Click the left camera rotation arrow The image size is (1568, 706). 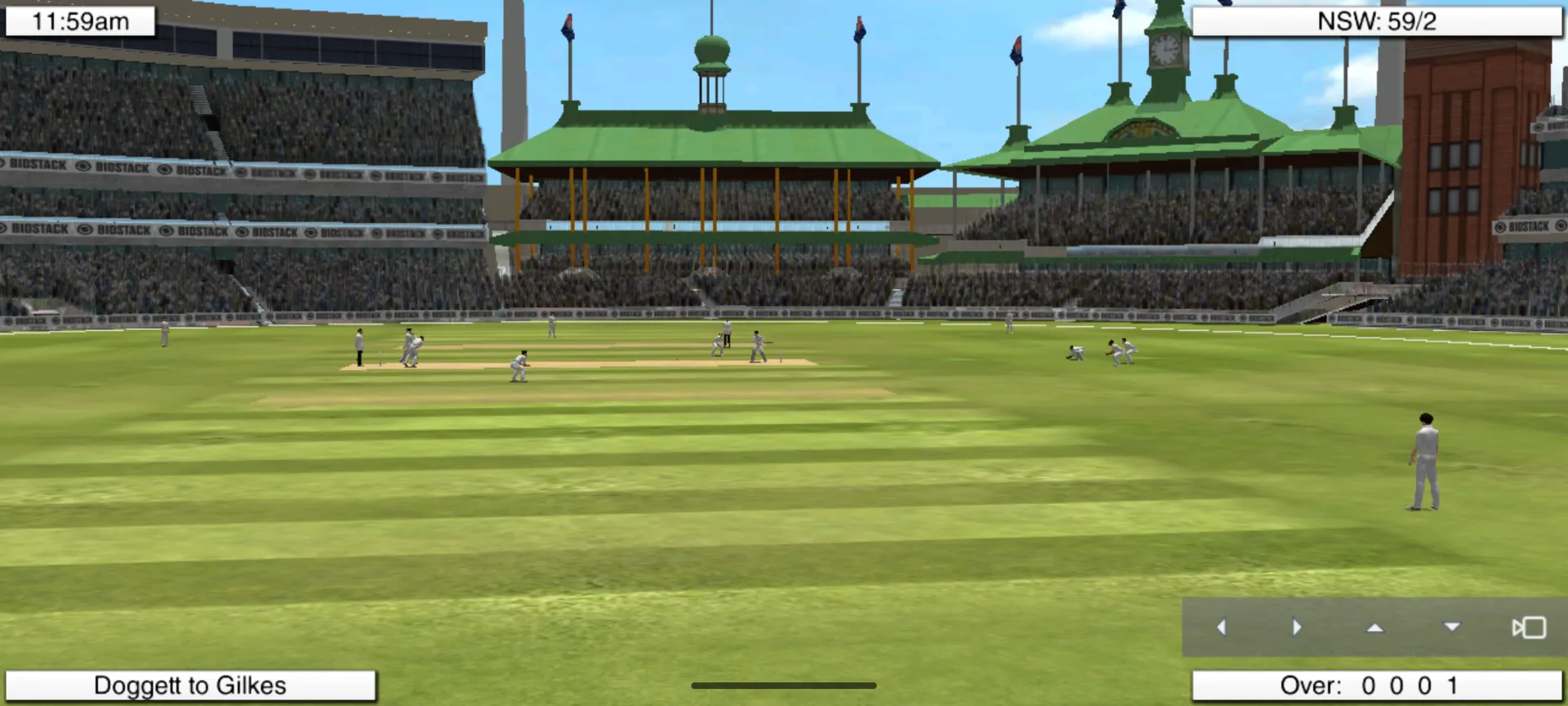coord(1222,628)
